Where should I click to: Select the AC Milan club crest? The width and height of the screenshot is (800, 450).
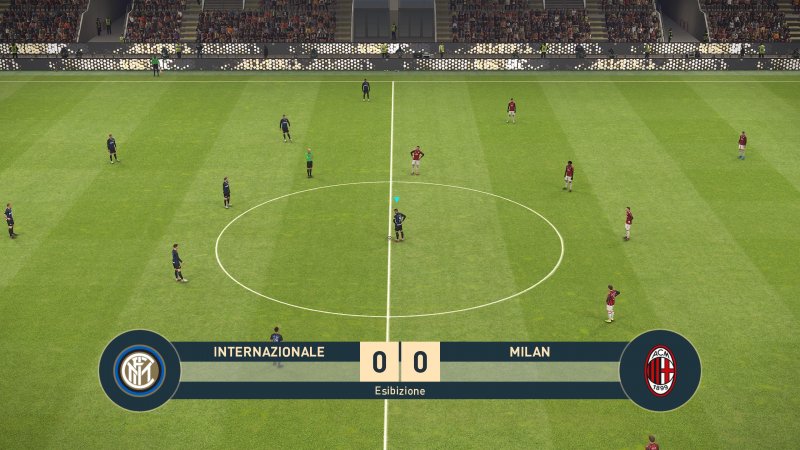[660, 370]
